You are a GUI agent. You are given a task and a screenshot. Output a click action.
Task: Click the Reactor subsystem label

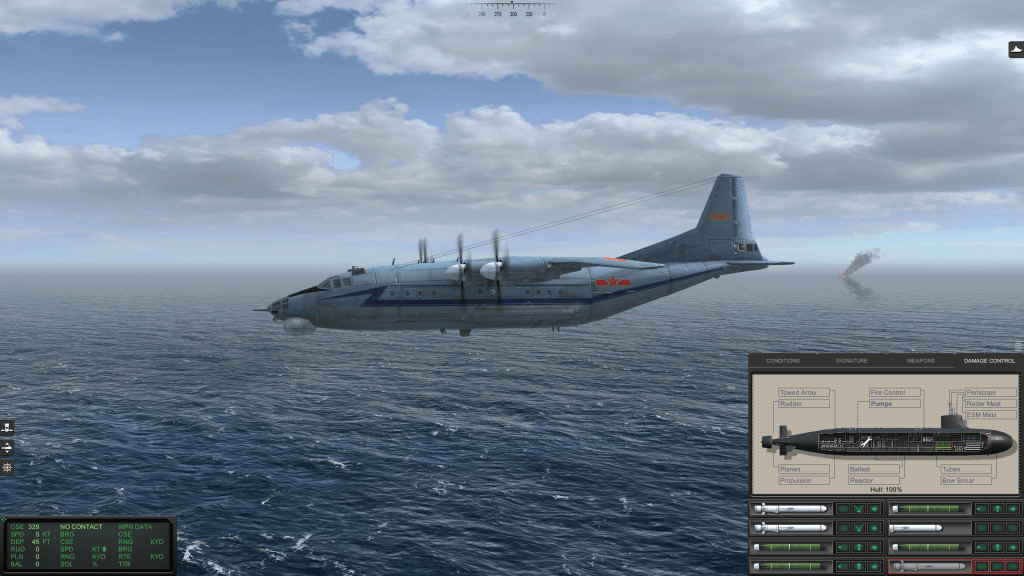(x=862, y=480)
